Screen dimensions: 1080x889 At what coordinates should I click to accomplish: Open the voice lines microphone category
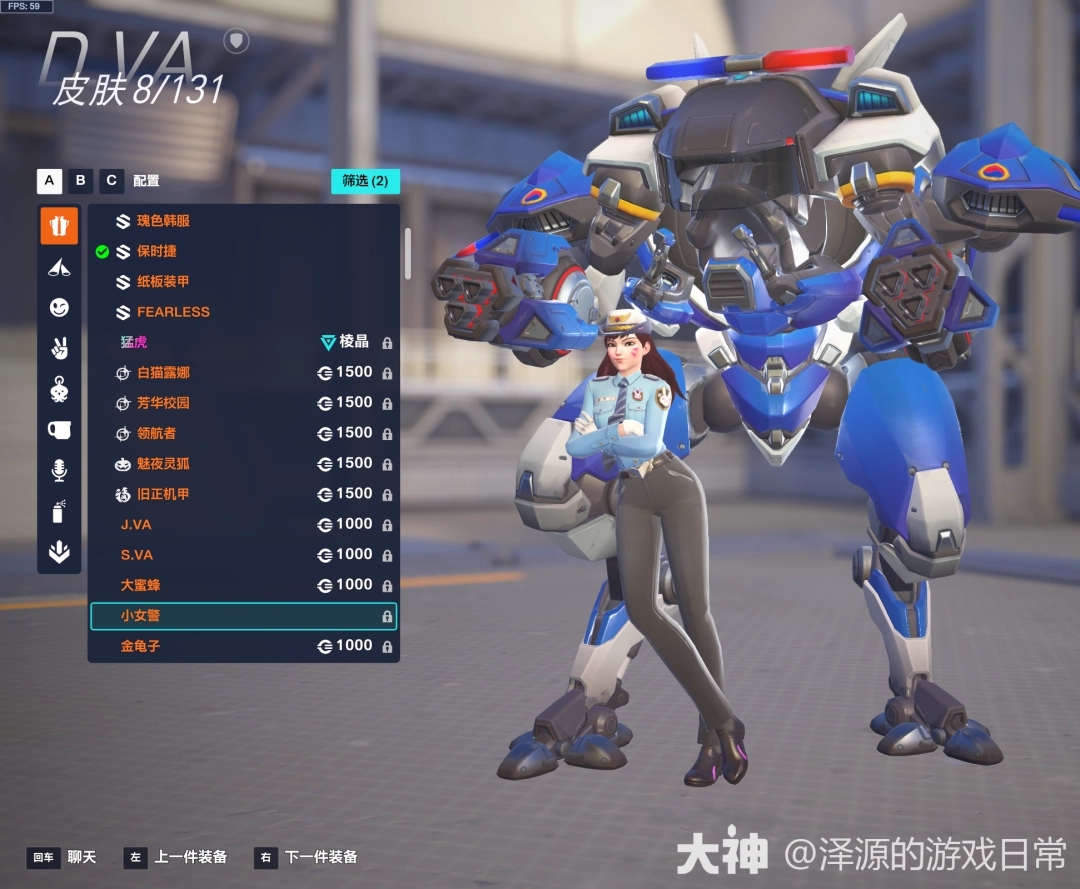click(59, 470)
